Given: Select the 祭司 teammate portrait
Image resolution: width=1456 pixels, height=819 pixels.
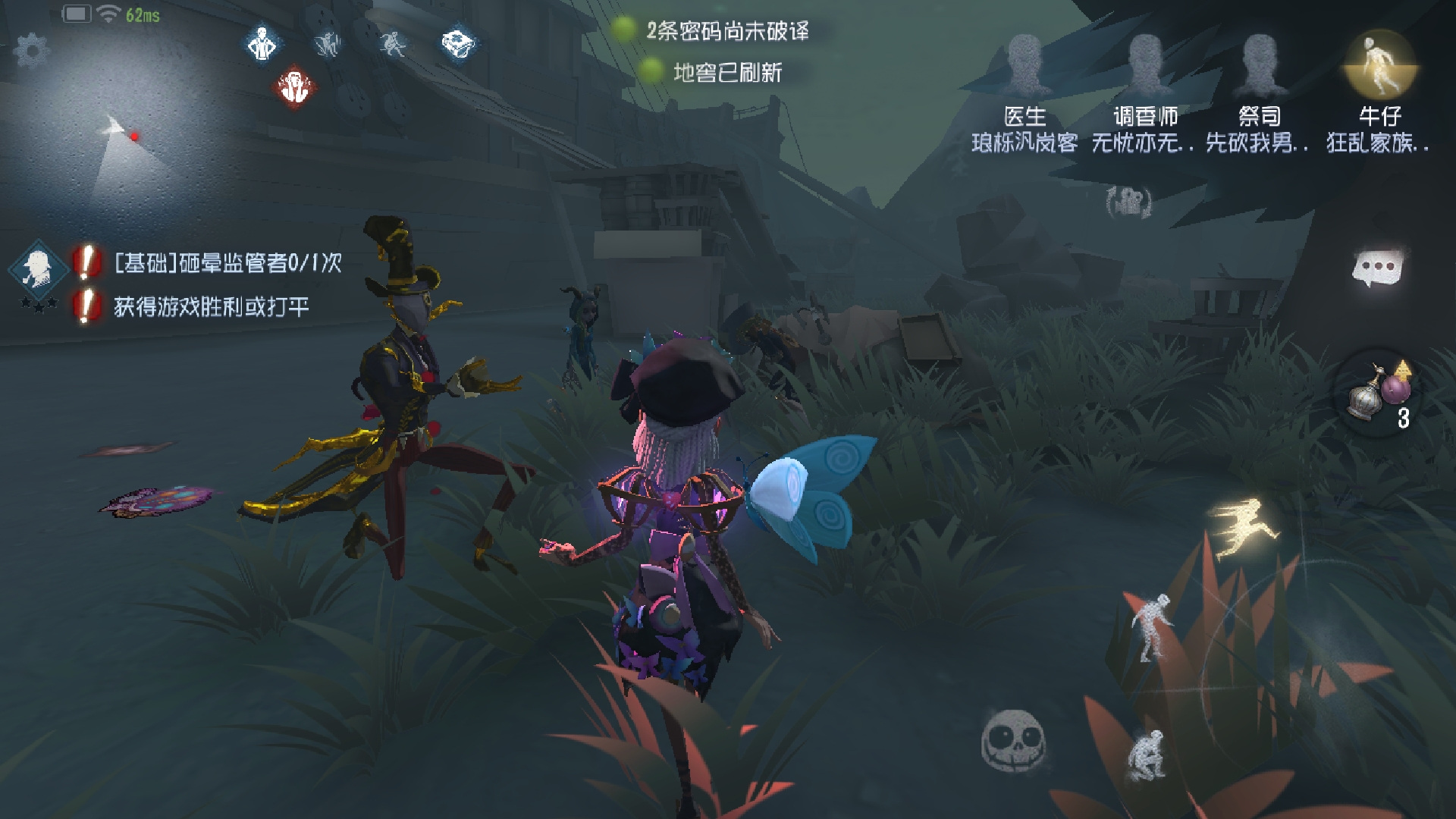Looking at the screenshot, I should 1259,66.
